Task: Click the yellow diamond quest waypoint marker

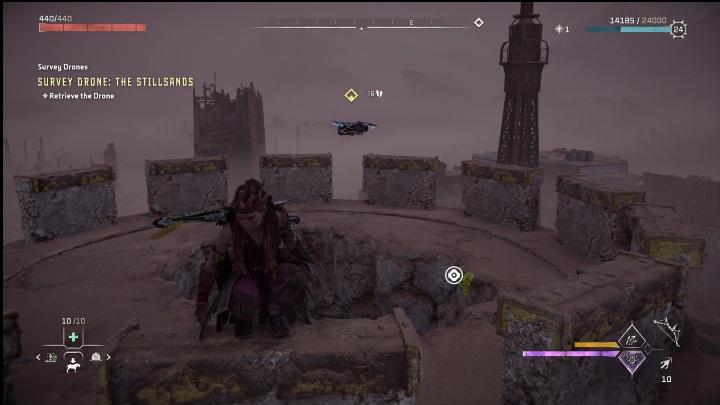Action: (x=351, y=95)
